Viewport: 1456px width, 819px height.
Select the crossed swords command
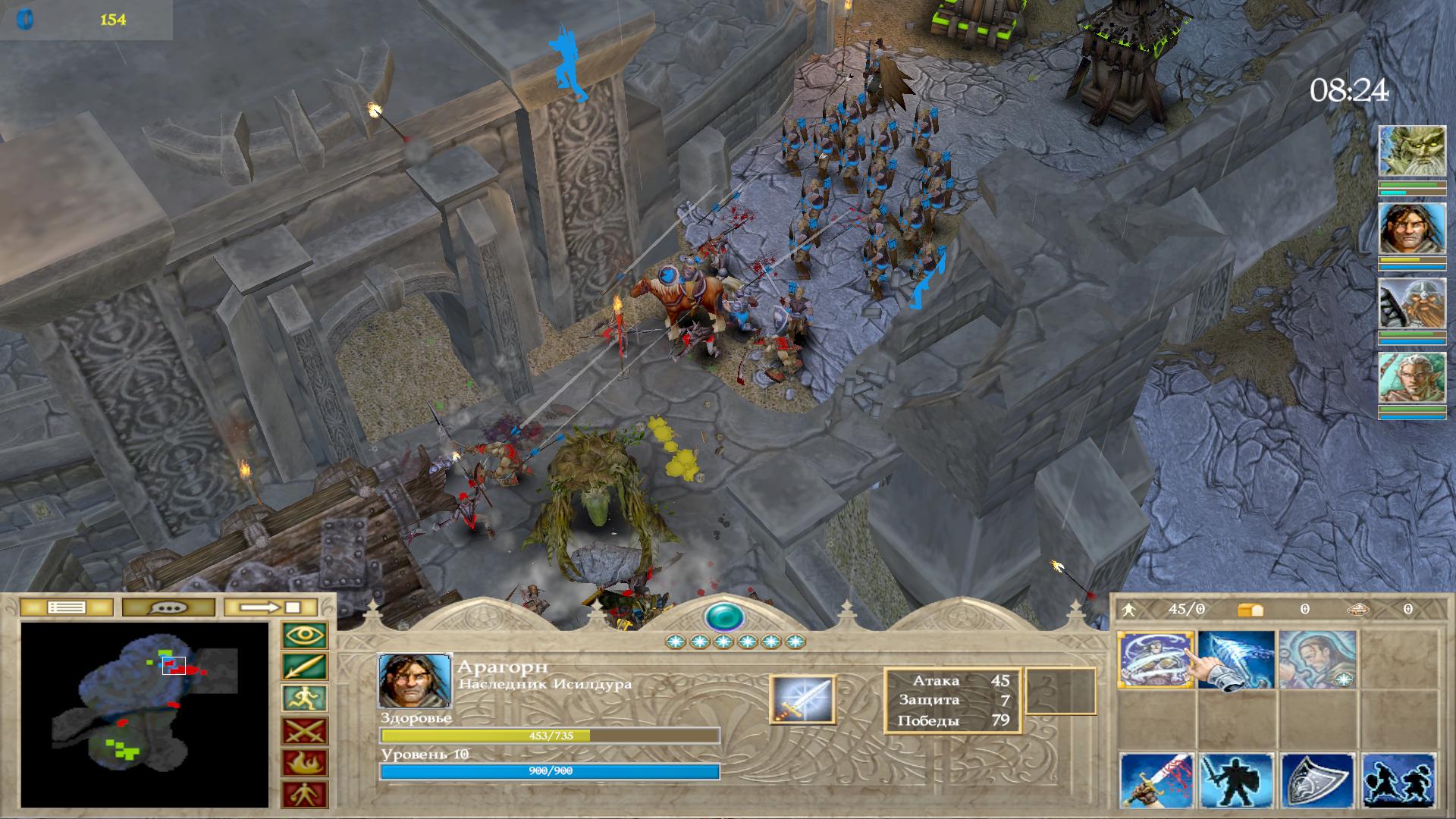click(x=304, y=731)
